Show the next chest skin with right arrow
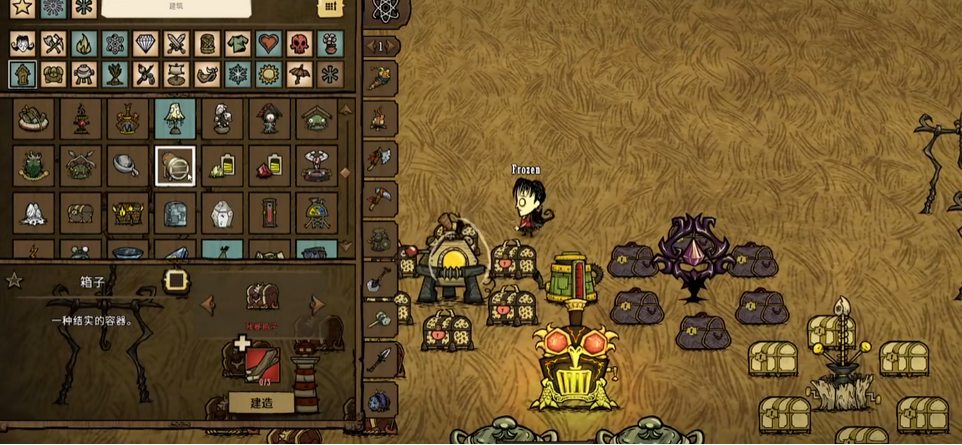Viewport: 962px width, 445px height. (318, 304)
